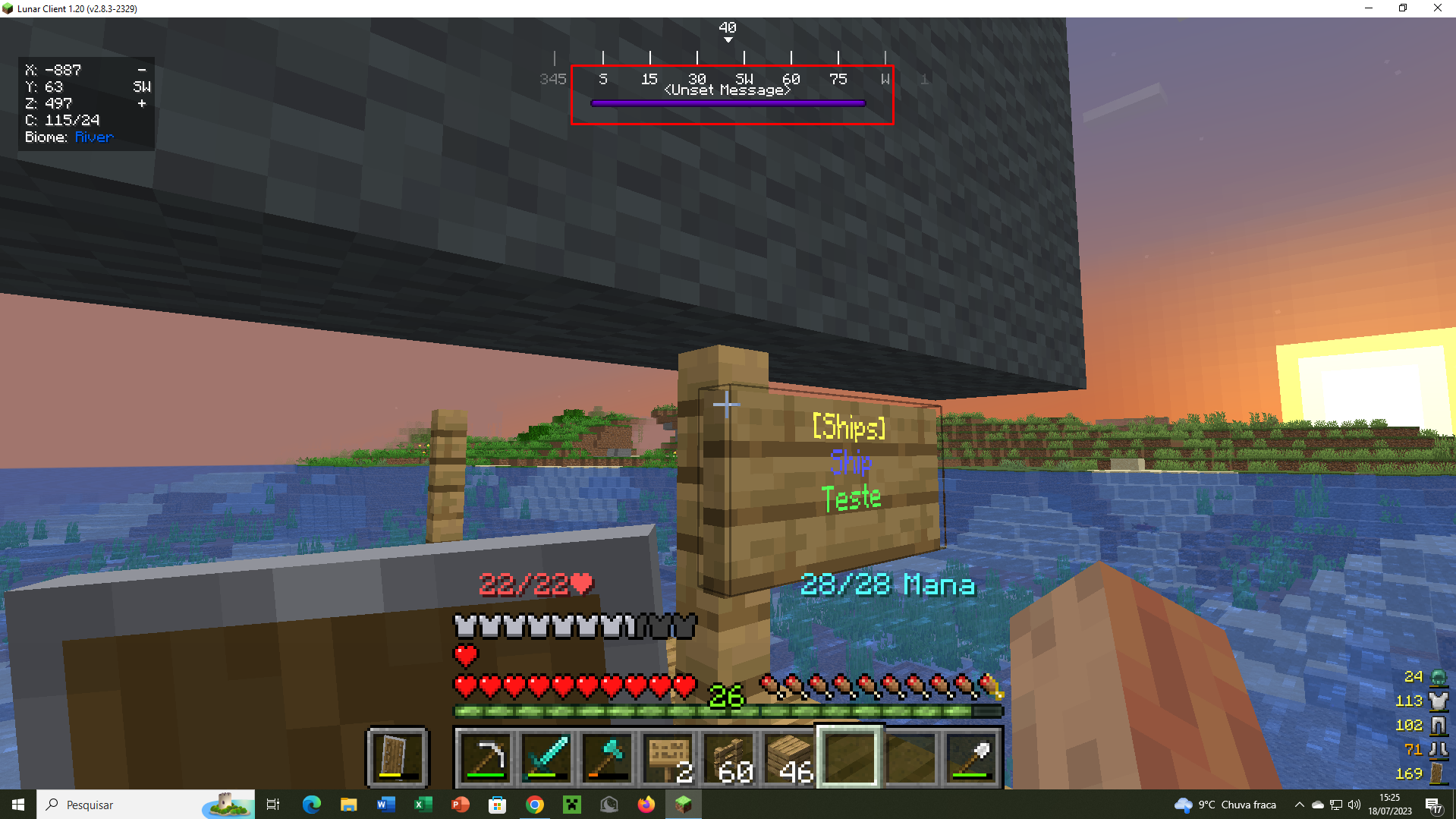Click the purple boss bar progress strip
The height and width of the screenshot is (819, 1456).
click(728, 102)
